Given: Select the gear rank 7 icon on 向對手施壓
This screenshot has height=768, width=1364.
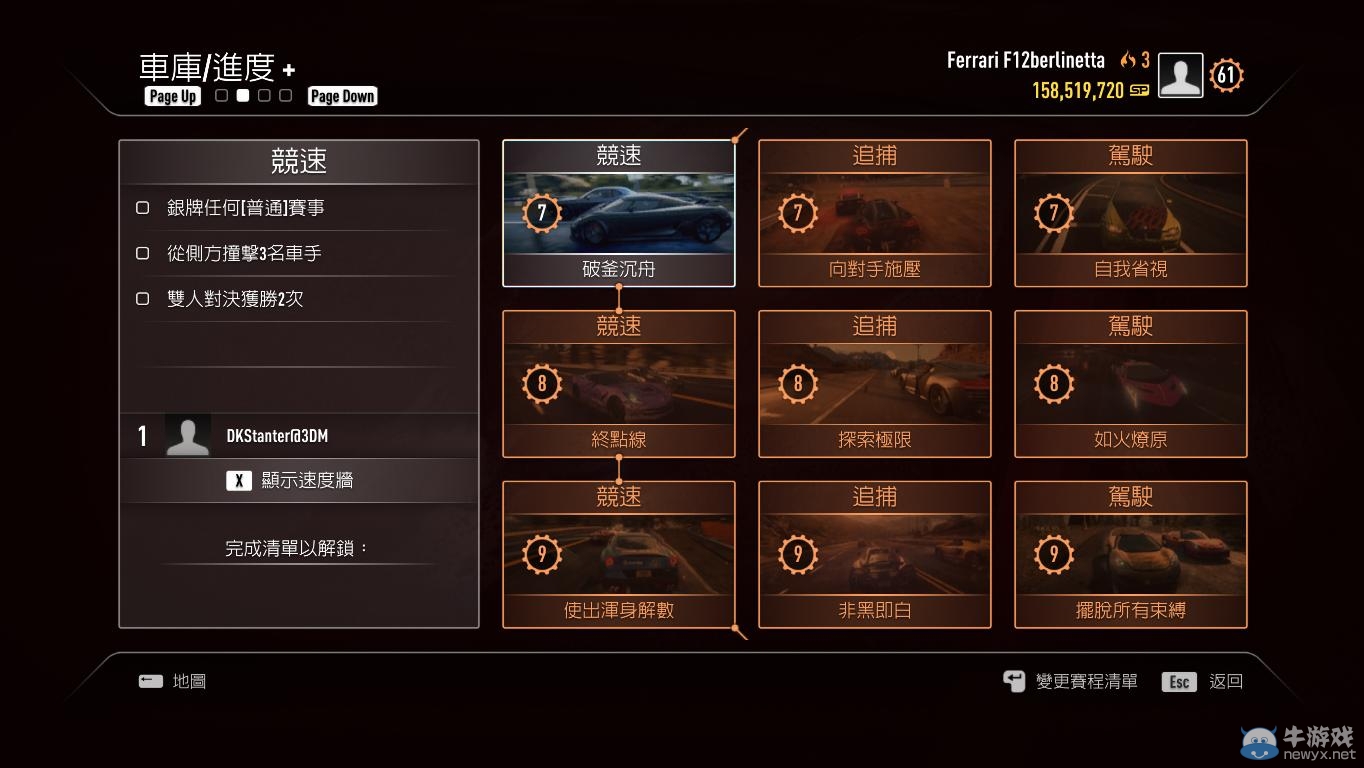Looking at the screenshot, I should (x=797, y=213).
